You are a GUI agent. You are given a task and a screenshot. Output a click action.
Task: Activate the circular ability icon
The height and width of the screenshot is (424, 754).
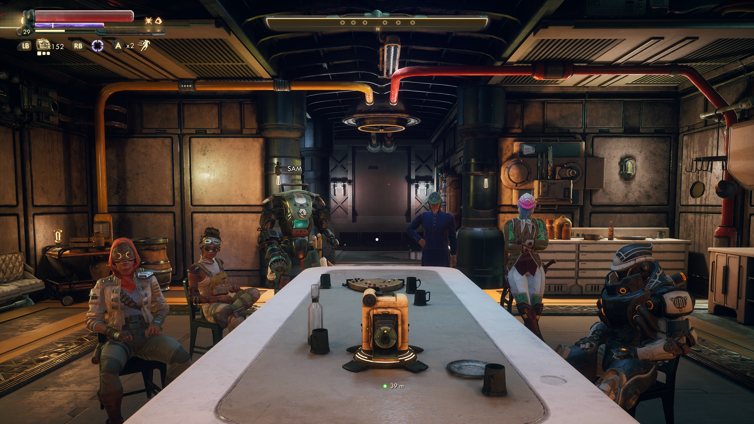coord(97,45)
